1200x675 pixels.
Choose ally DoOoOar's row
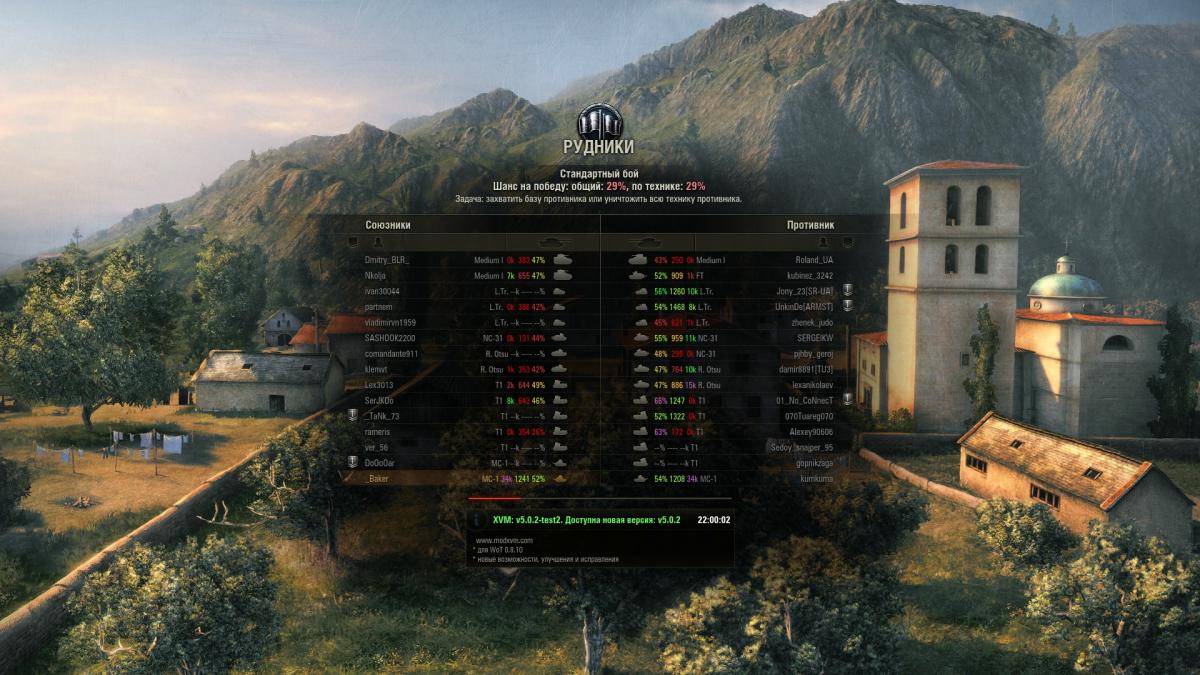pyautogui.click(x=380, y=463)
